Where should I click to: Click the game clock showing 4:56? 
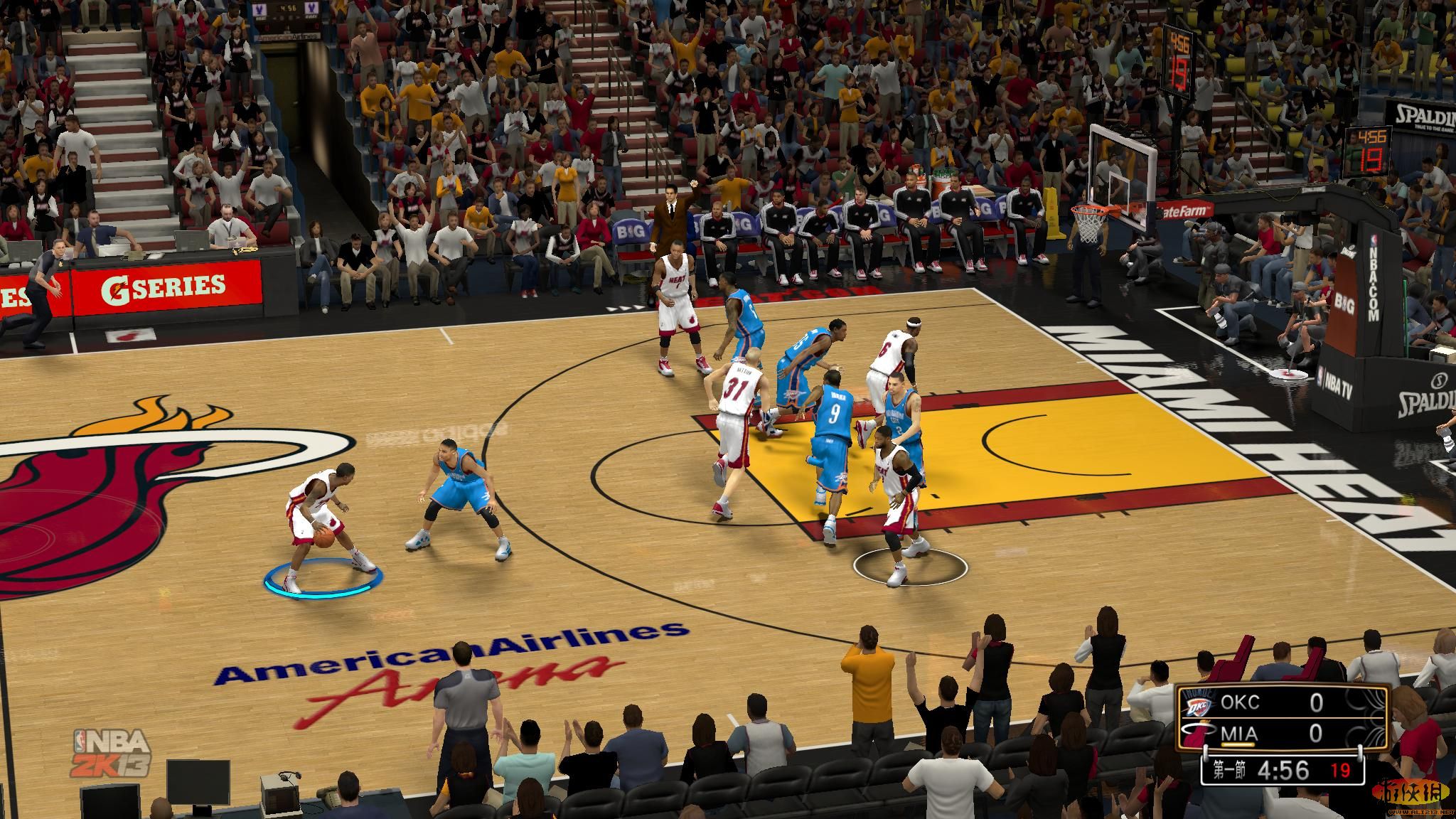click(x=1283, y=770)
